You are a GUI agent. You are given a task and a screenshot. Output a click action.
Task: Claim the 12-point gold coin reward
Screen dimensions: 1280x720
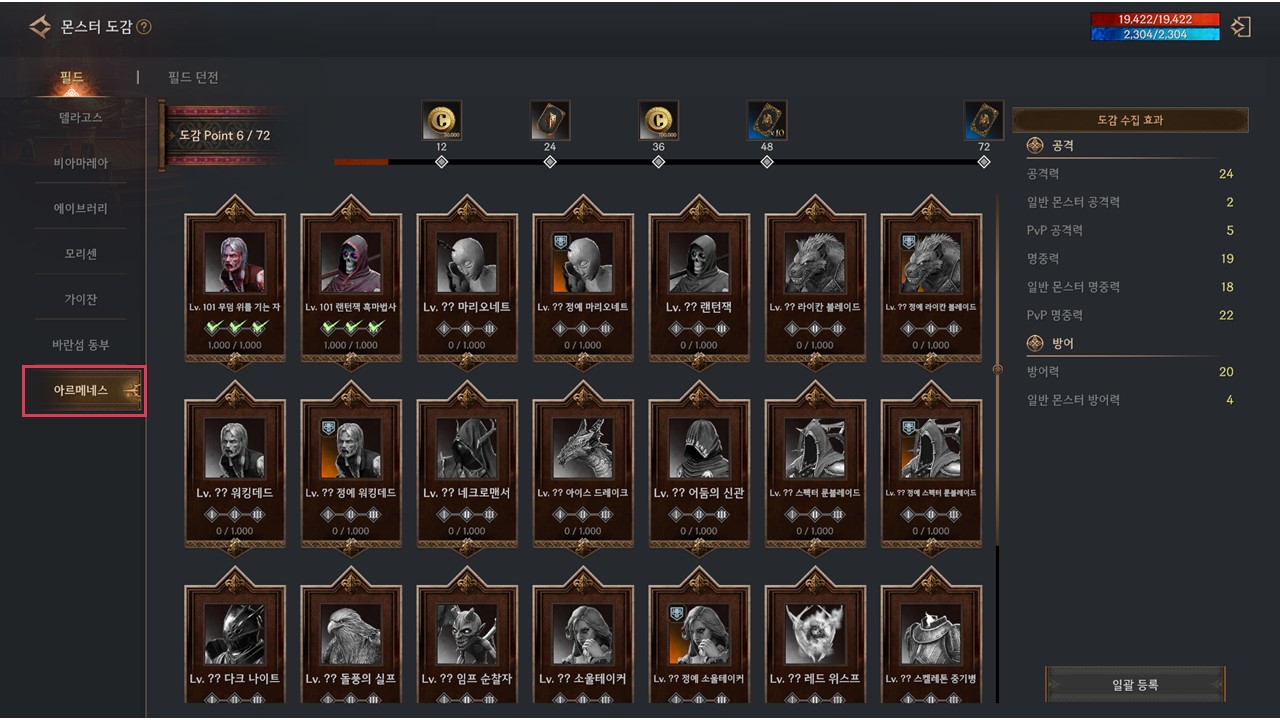coord(441,121)
